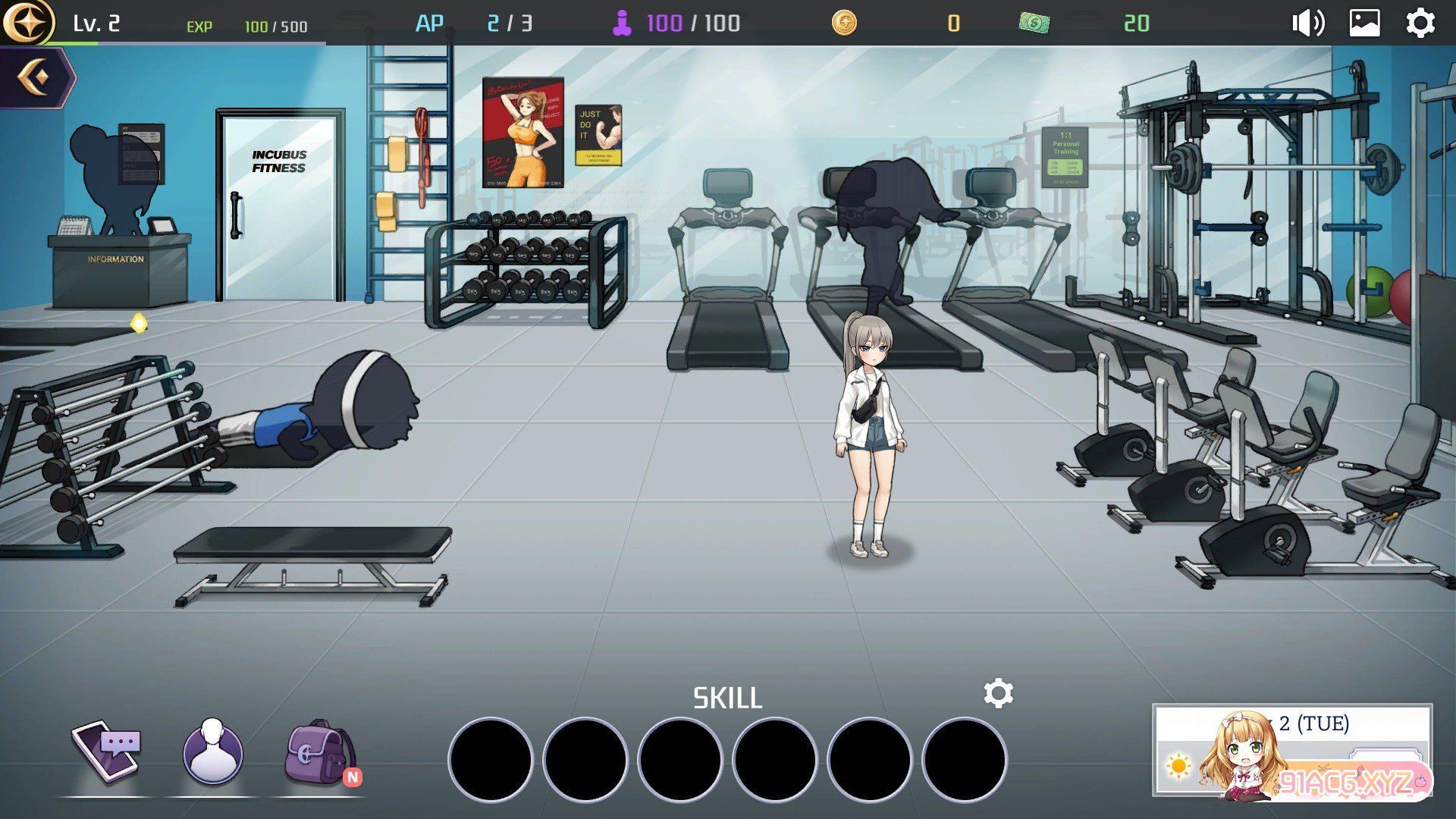Go back with the arrow button

(x=36, y=77)
